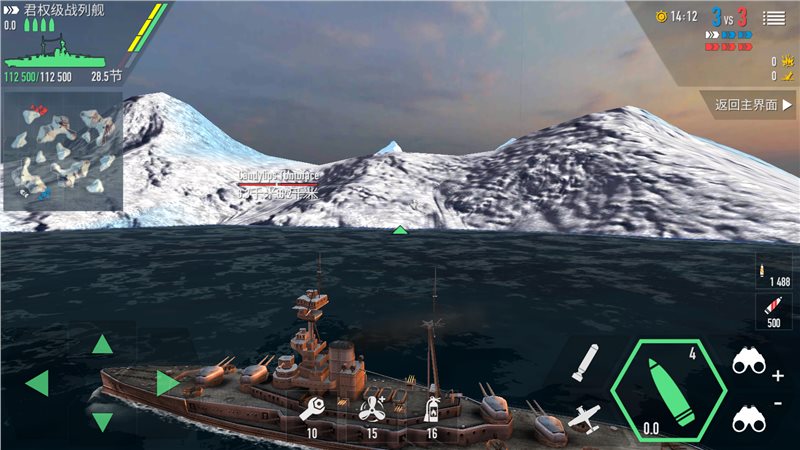Tap the up arrow to increase speed
Image resolution: width=800 pixels, height=450 pixels.
point(102,345)
